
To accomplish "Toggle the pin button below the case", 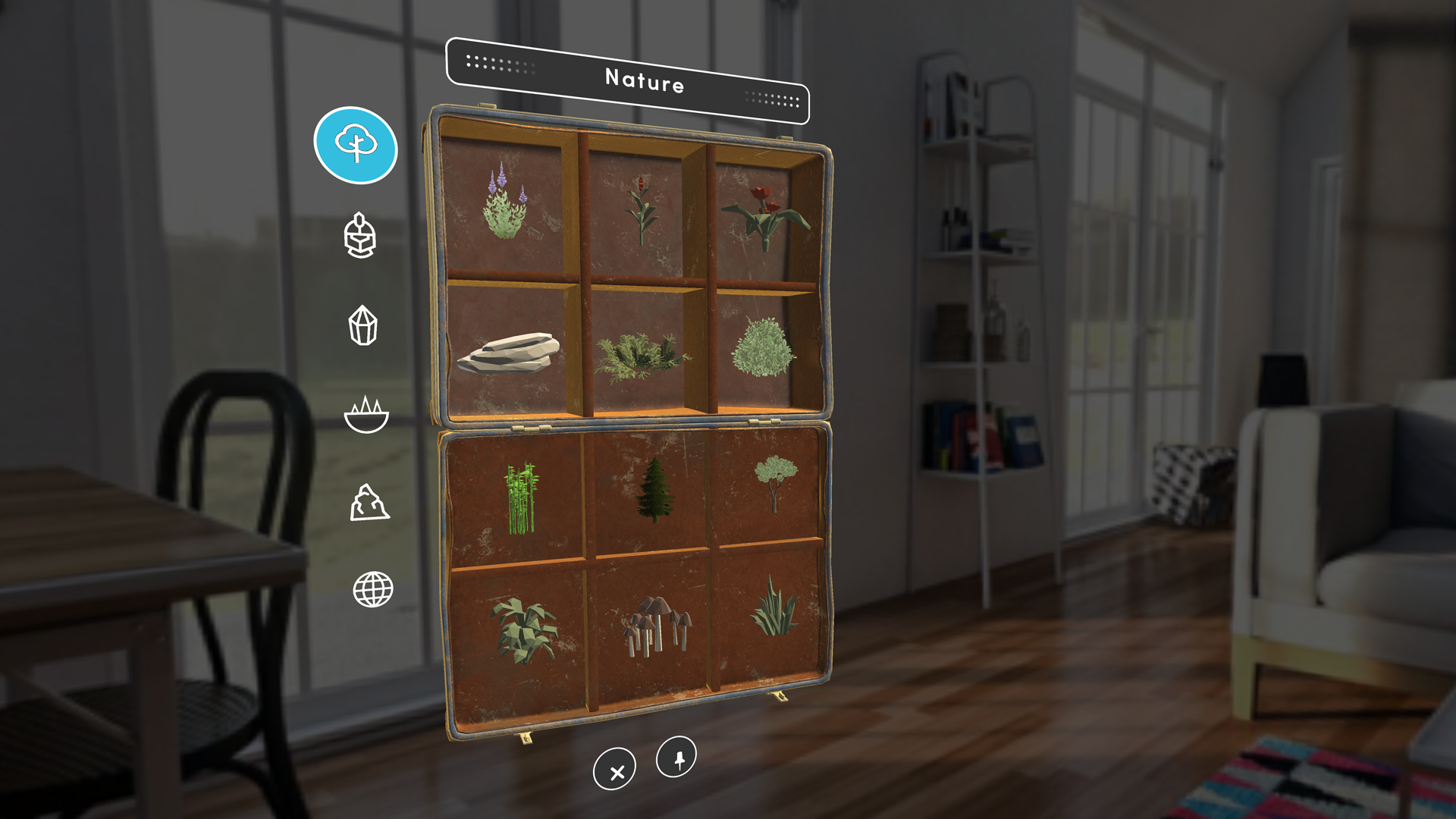I will pos(676,758).
